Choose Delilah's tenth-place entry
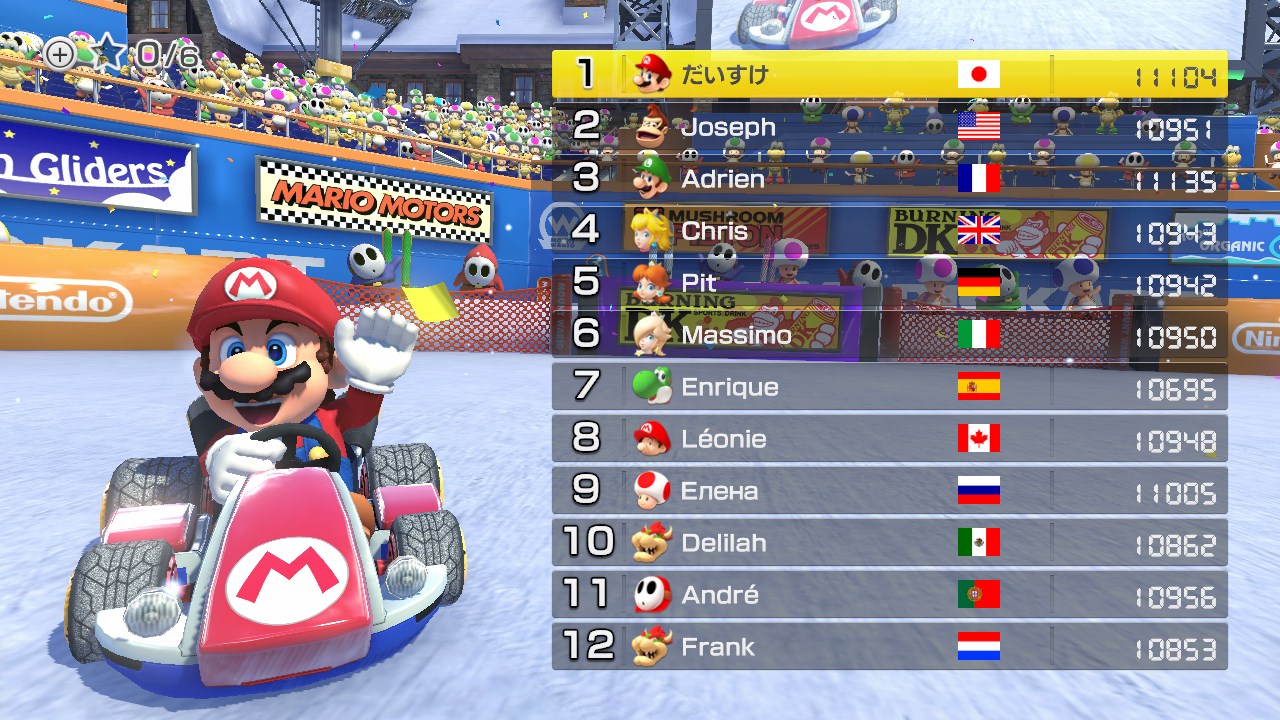 [889, 543]
